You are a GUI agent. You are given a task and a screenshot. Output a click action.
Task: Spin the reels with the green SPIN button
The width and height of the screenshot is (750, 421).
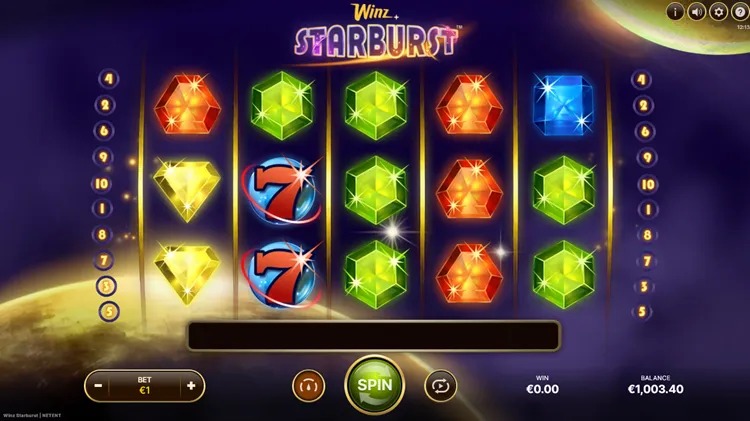point(374,384)
